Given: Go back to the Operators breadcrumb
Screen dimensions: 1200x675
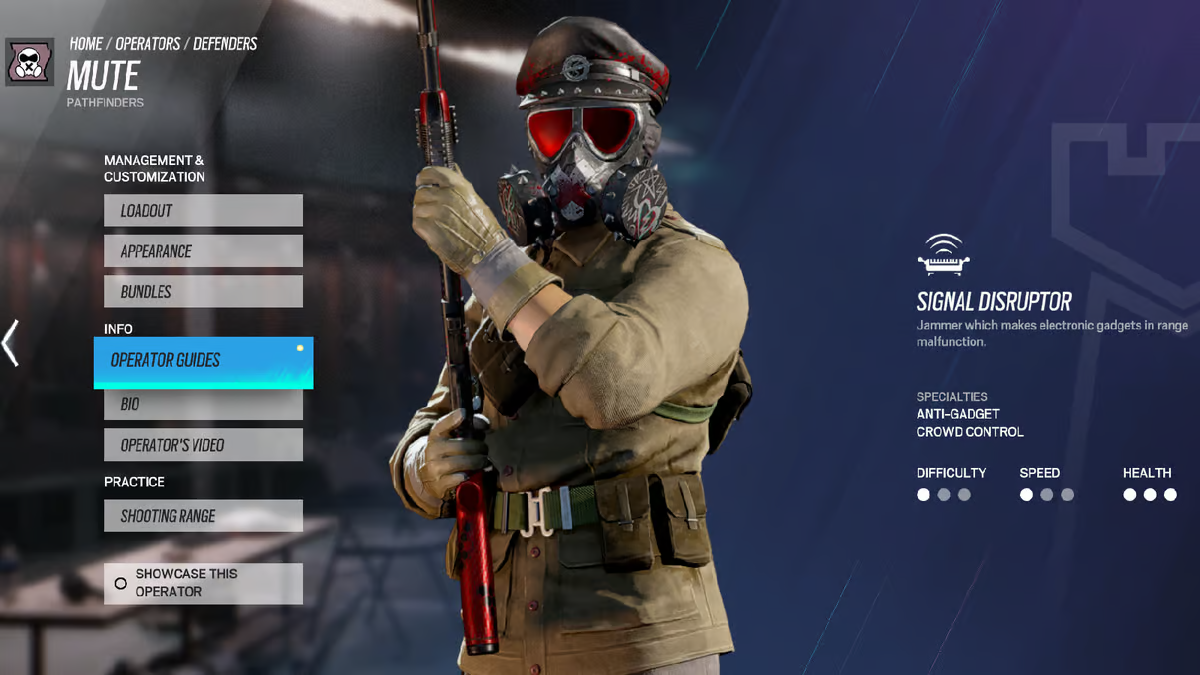Looking at the screenshot, I should pyautogui.click(x=148, y=44).
